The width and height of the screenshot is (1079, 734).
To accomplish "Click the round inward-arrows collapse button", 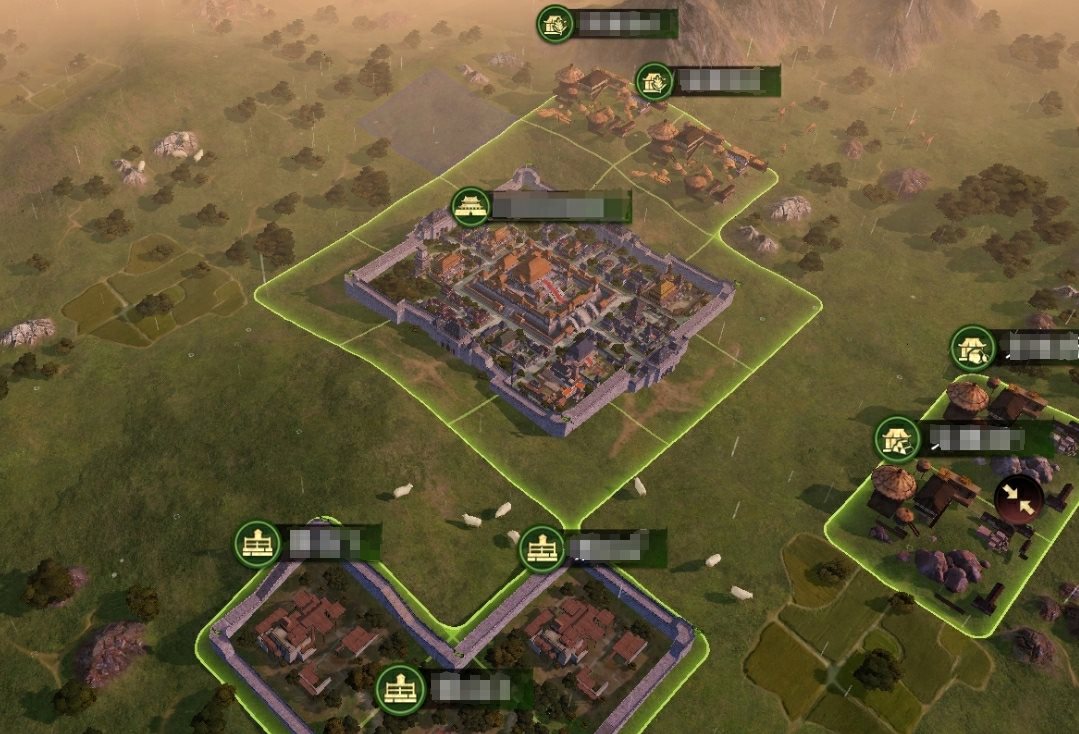I will (x=1019, y=499).
